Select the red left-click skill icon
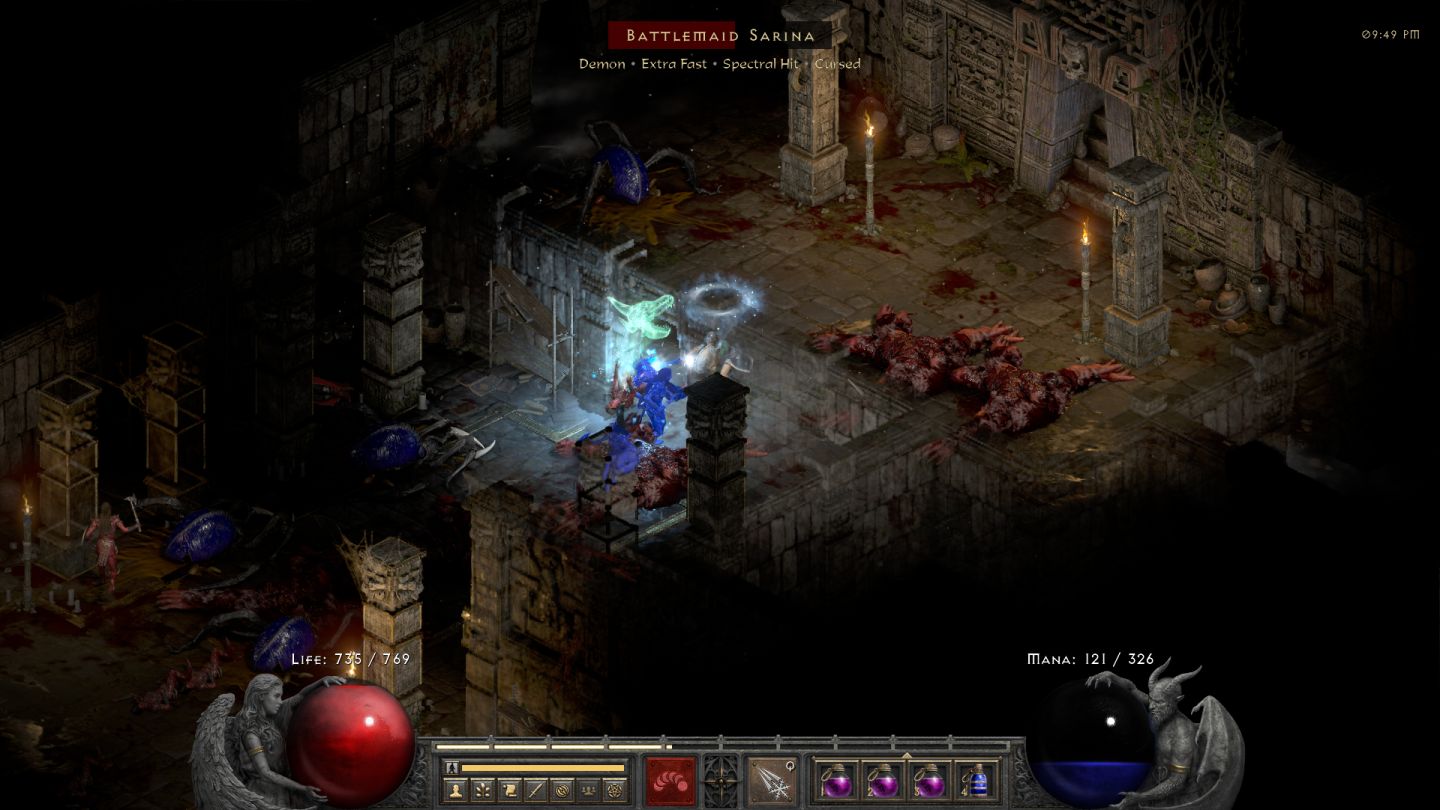 (670, 780)
